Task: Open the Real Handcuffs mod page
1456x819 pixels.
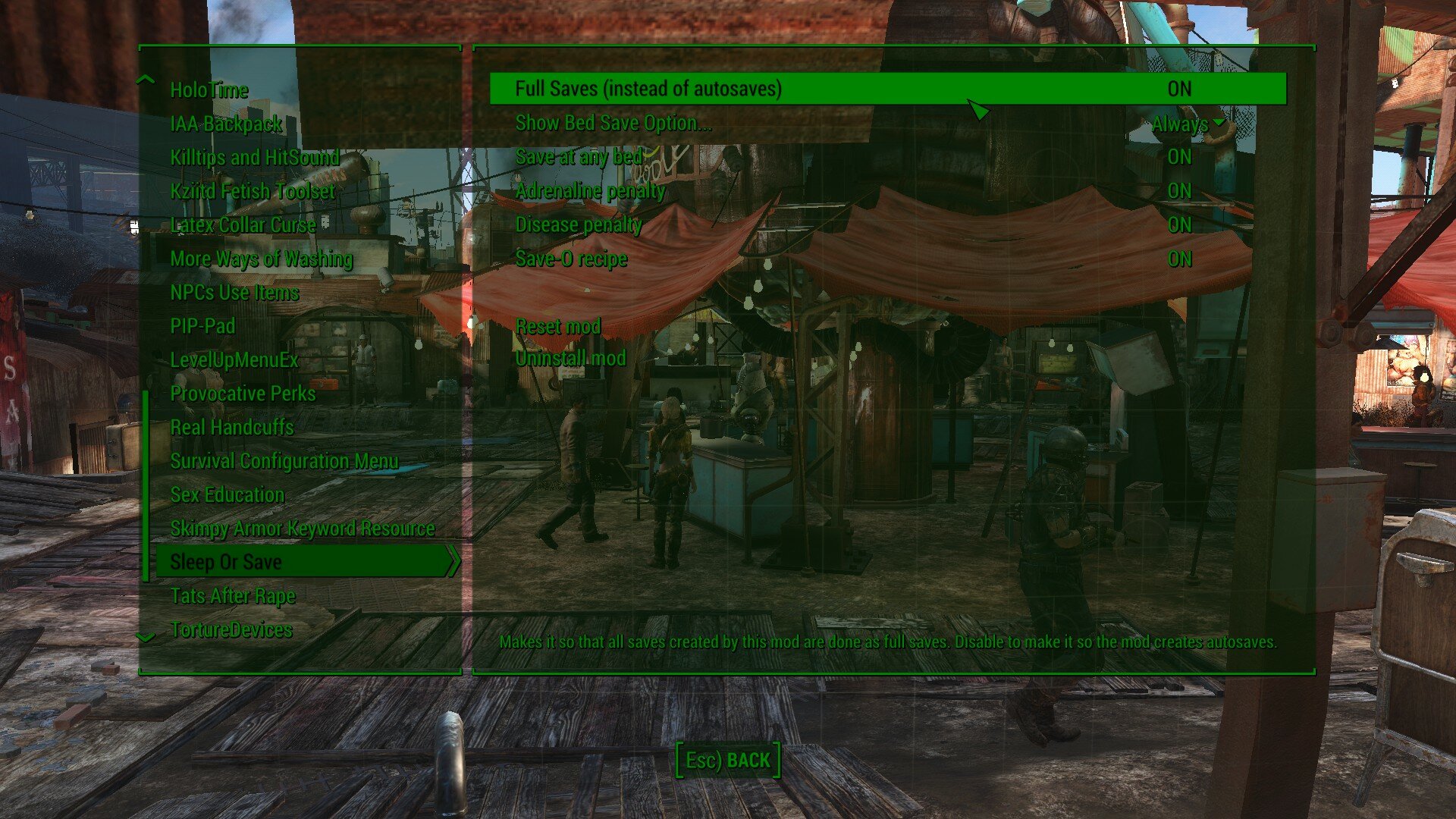Action: click(x=232, y=427)
